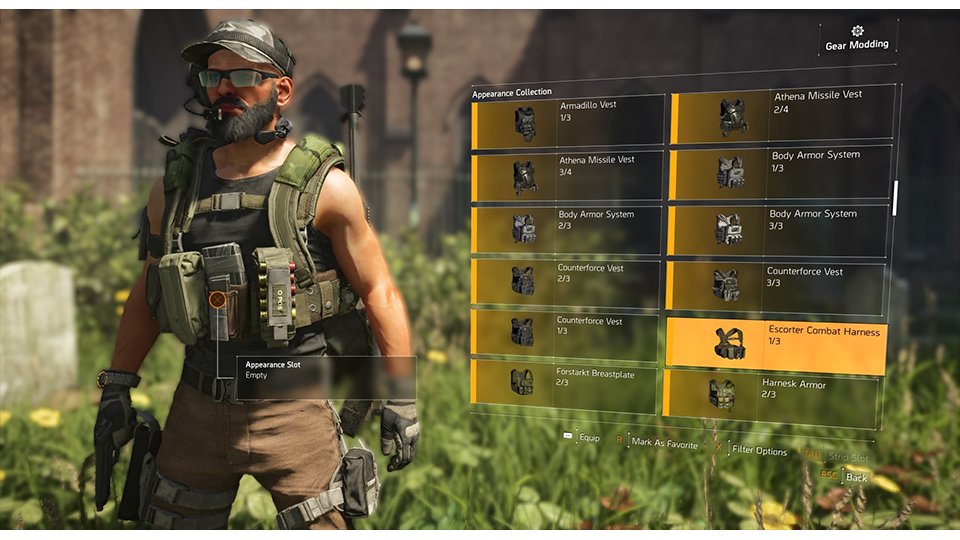Pick Counterforce Vest 3/3 appearance
960x540 pixels.
point(776,286)
